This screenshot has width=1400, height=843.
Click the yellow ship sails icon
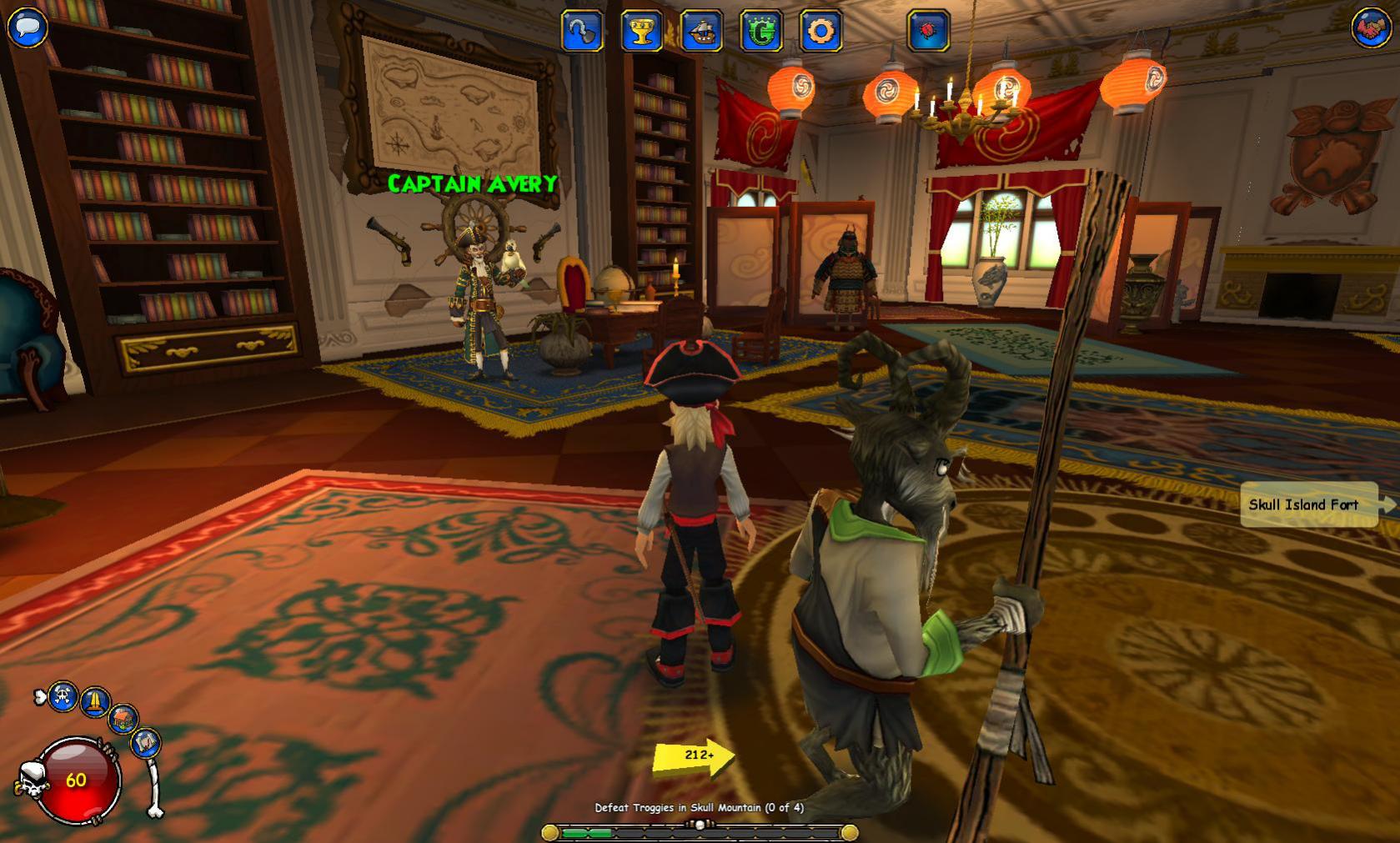(x=95, y=701)
